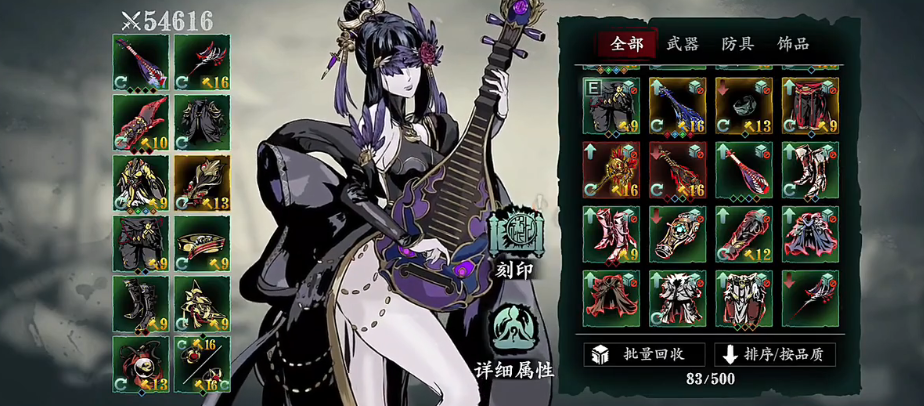Pick the pink boots in inventory
924x406 pixels.
pos(611,234)
